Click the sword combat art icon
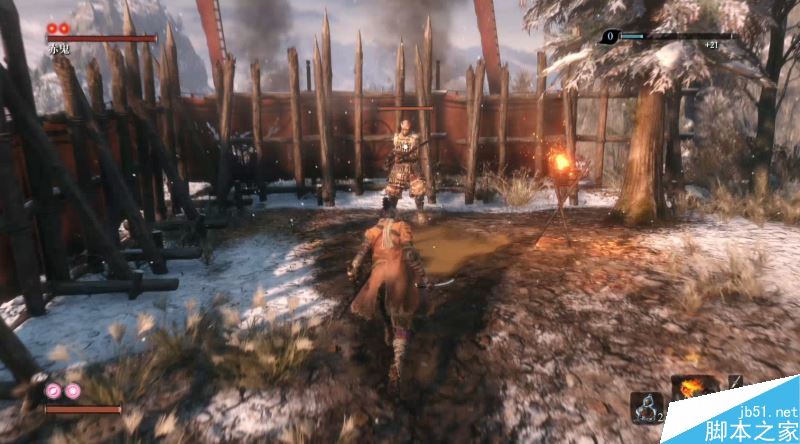The height and width of the screenshot is (444, 800). click(x=734, y=382)
